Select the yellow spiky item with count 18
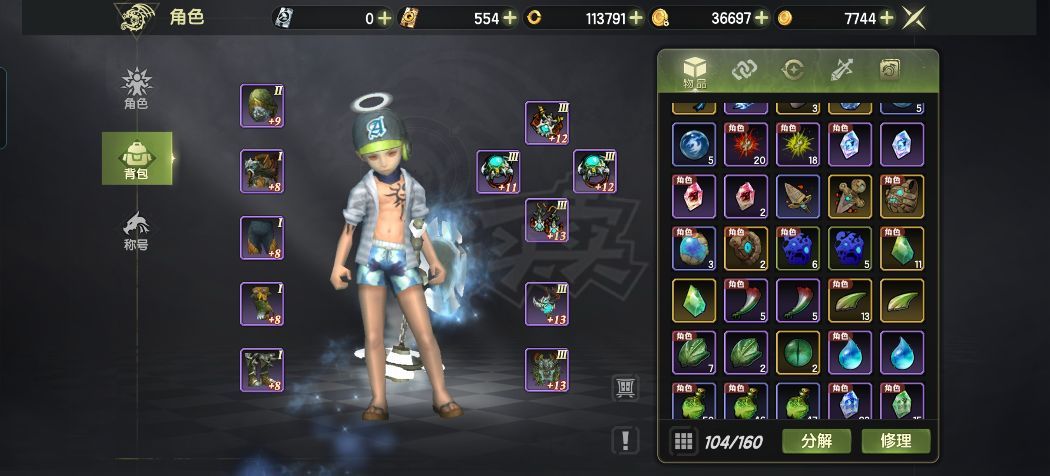This screenshot has height=476, width=1050. click(797, 144)
